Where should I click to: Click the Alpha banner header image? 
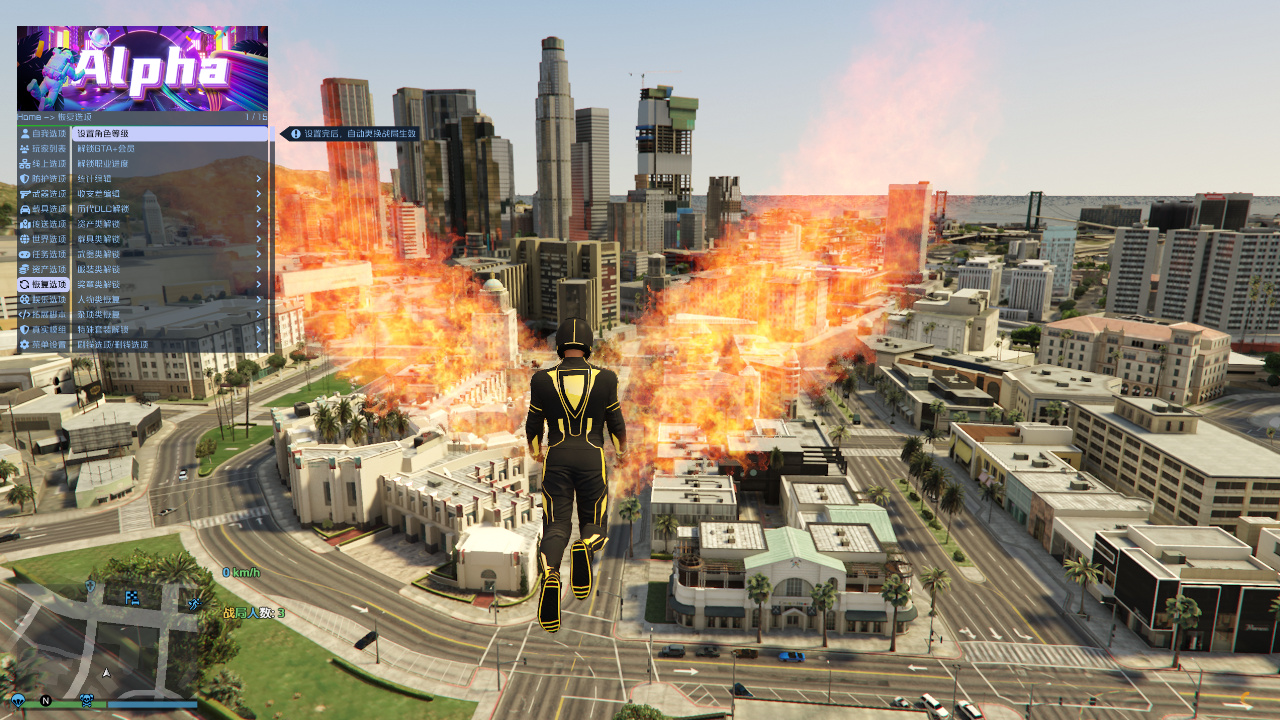[x=142, y=68]
